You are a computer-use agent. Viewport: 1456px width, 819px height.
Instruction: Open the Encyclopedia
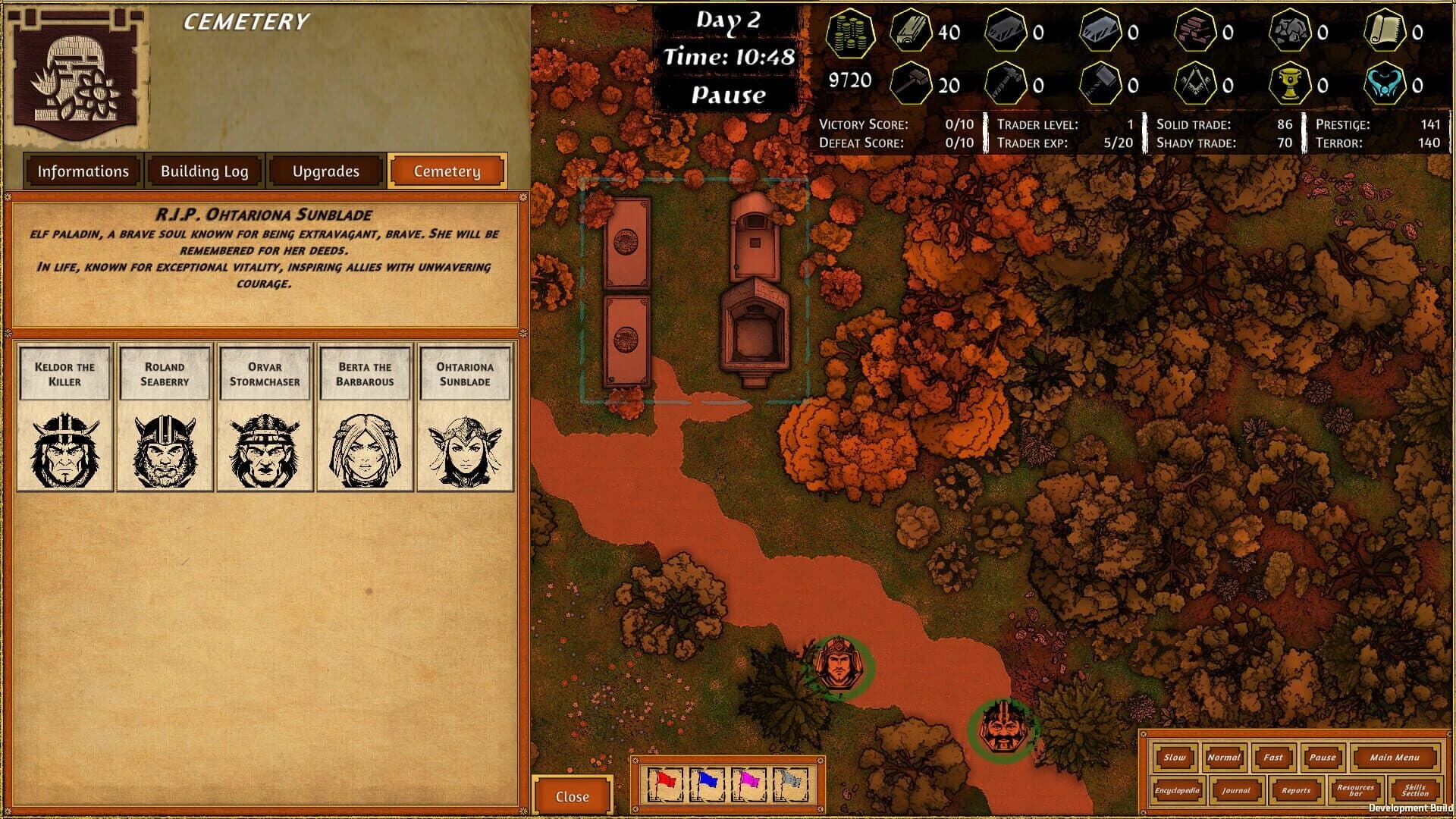[1176, 791]
